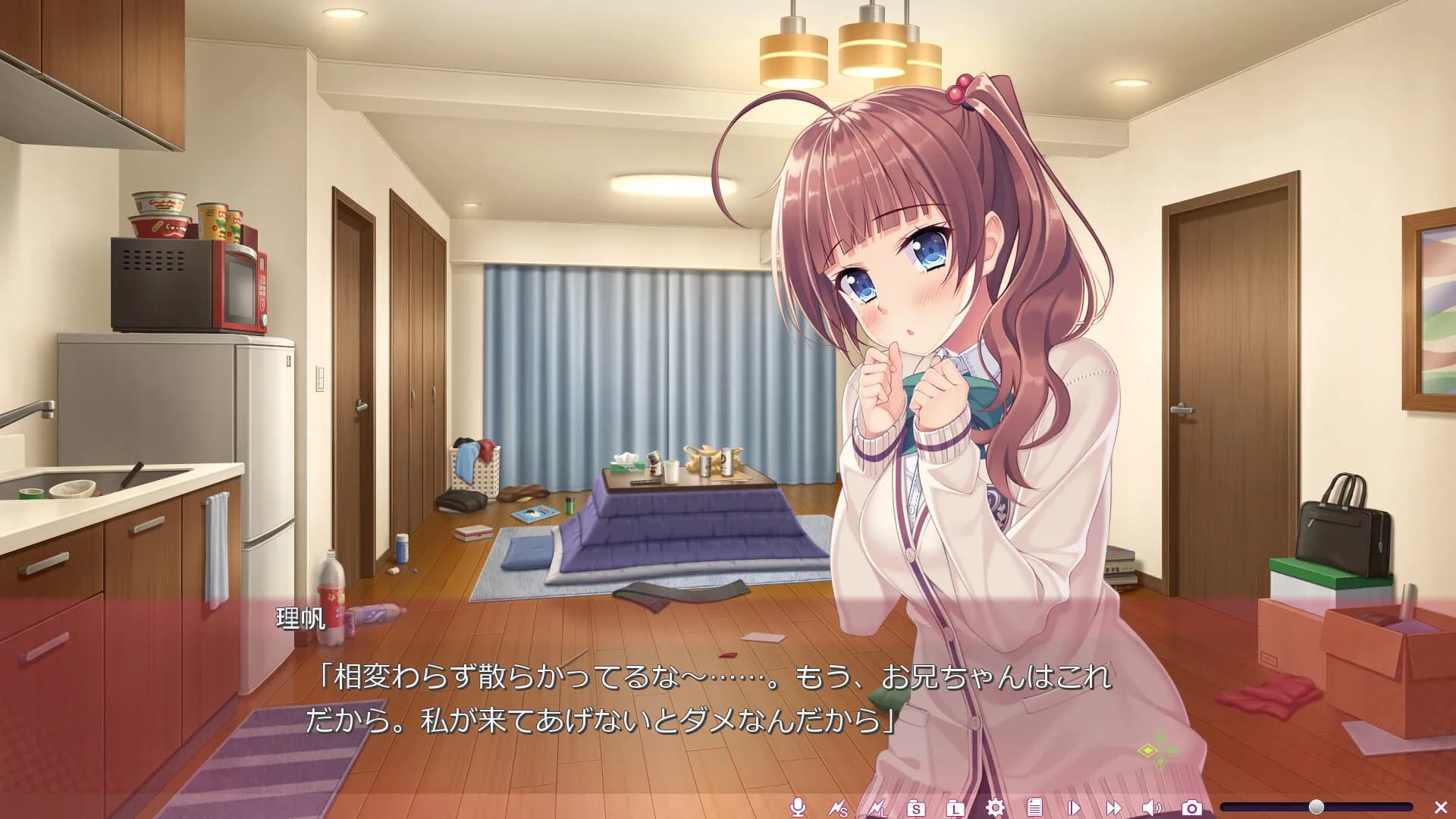Open settings with the gear icon

pyautogui.click(x=995, y=808)
